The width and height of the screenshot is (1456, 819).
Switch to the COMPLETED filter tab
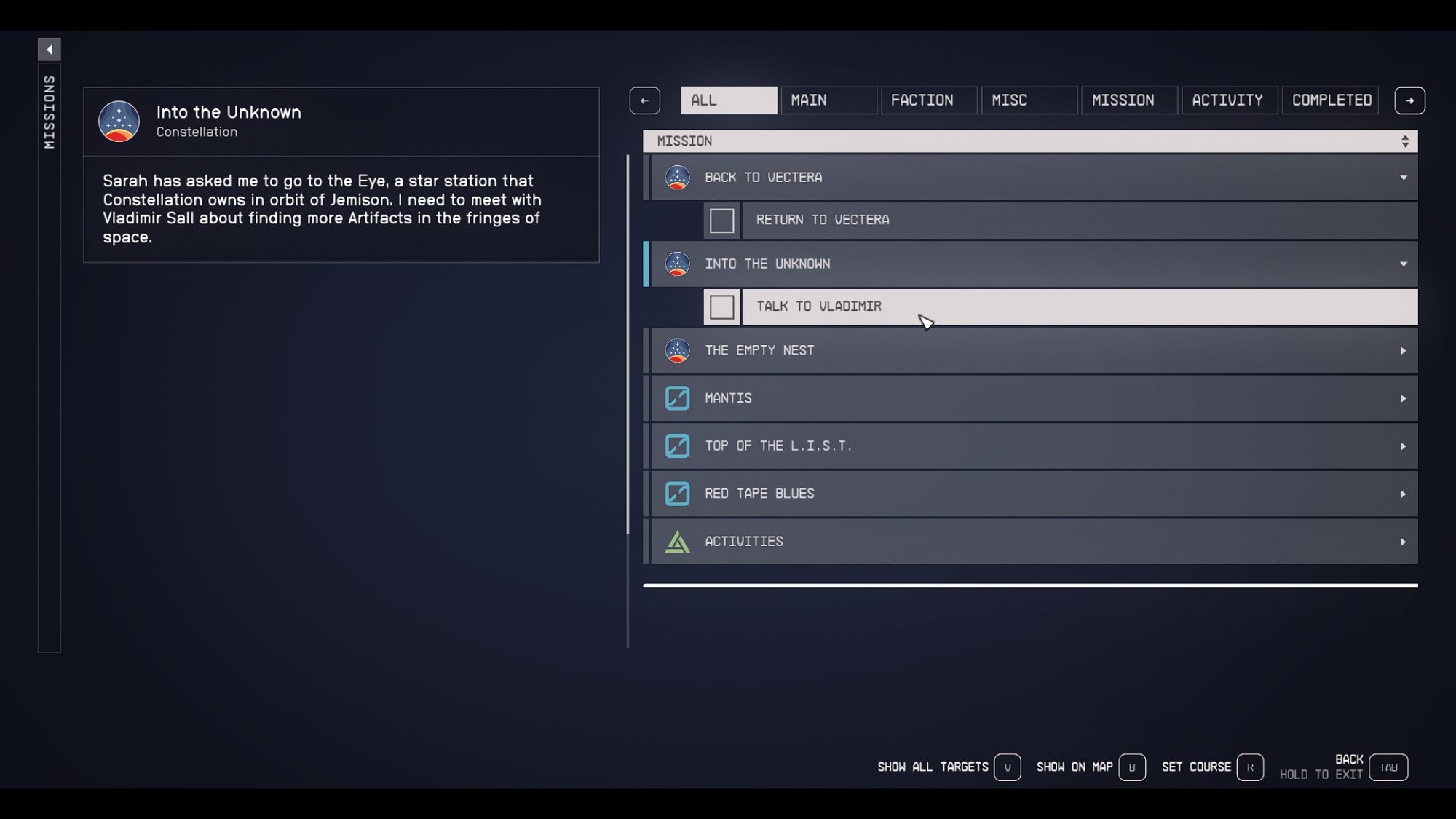pyautogui.click(x=1330, y=100)
